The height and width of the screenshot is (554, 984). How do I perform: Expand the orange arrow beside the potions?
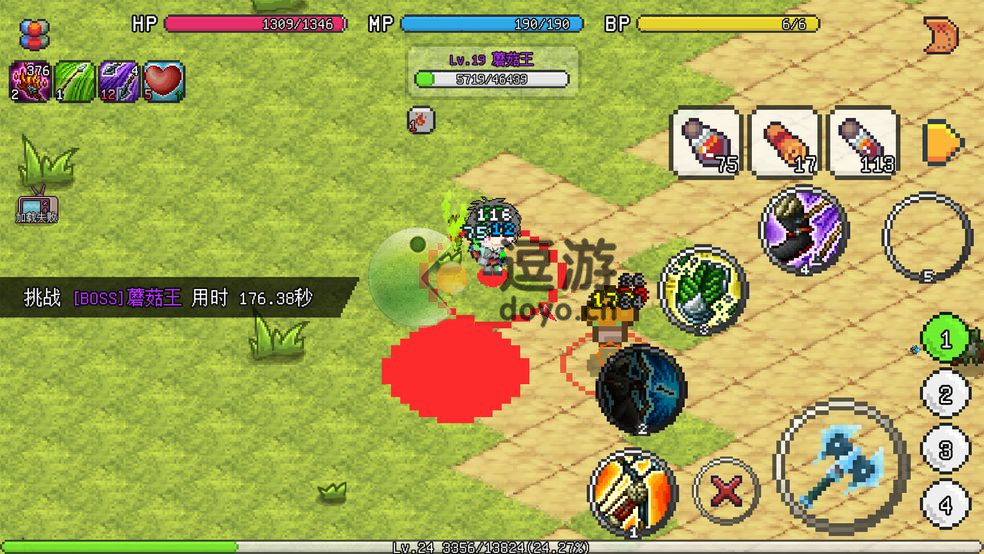tap(942, 141)
